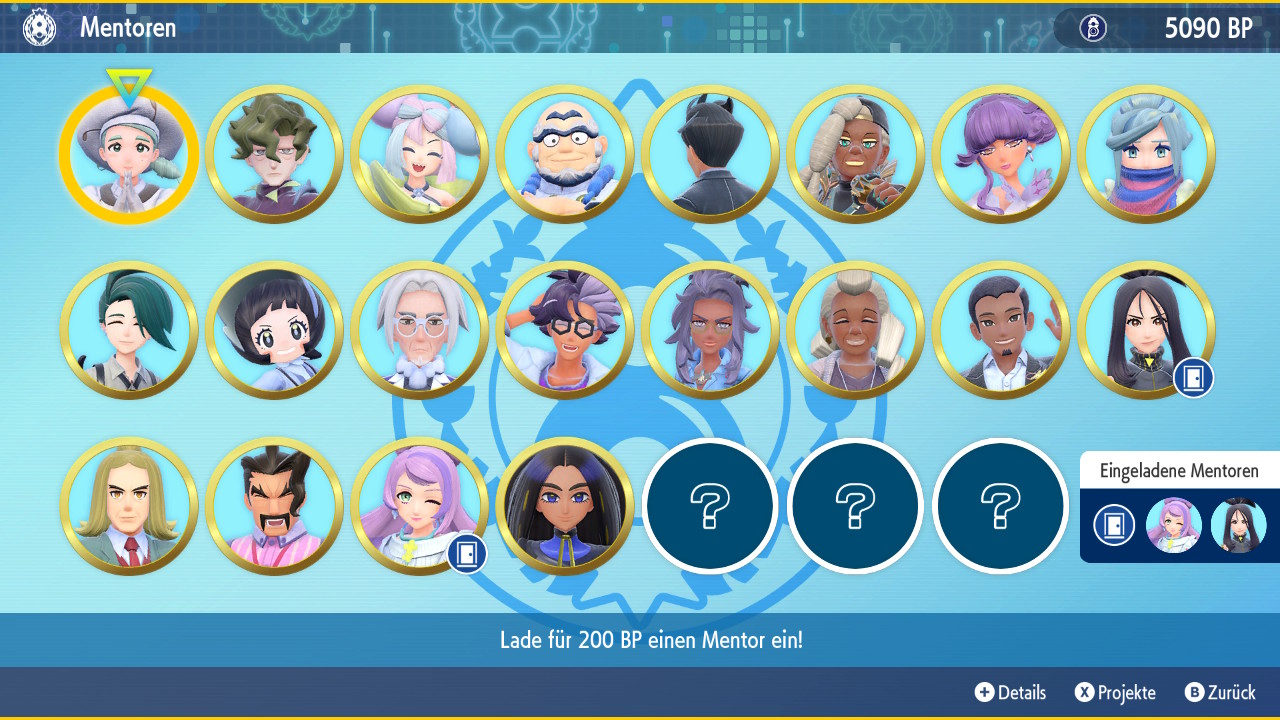Pick the mentor with long grey-purple mane
The image size is (1280, 720).
pos(710,330)
